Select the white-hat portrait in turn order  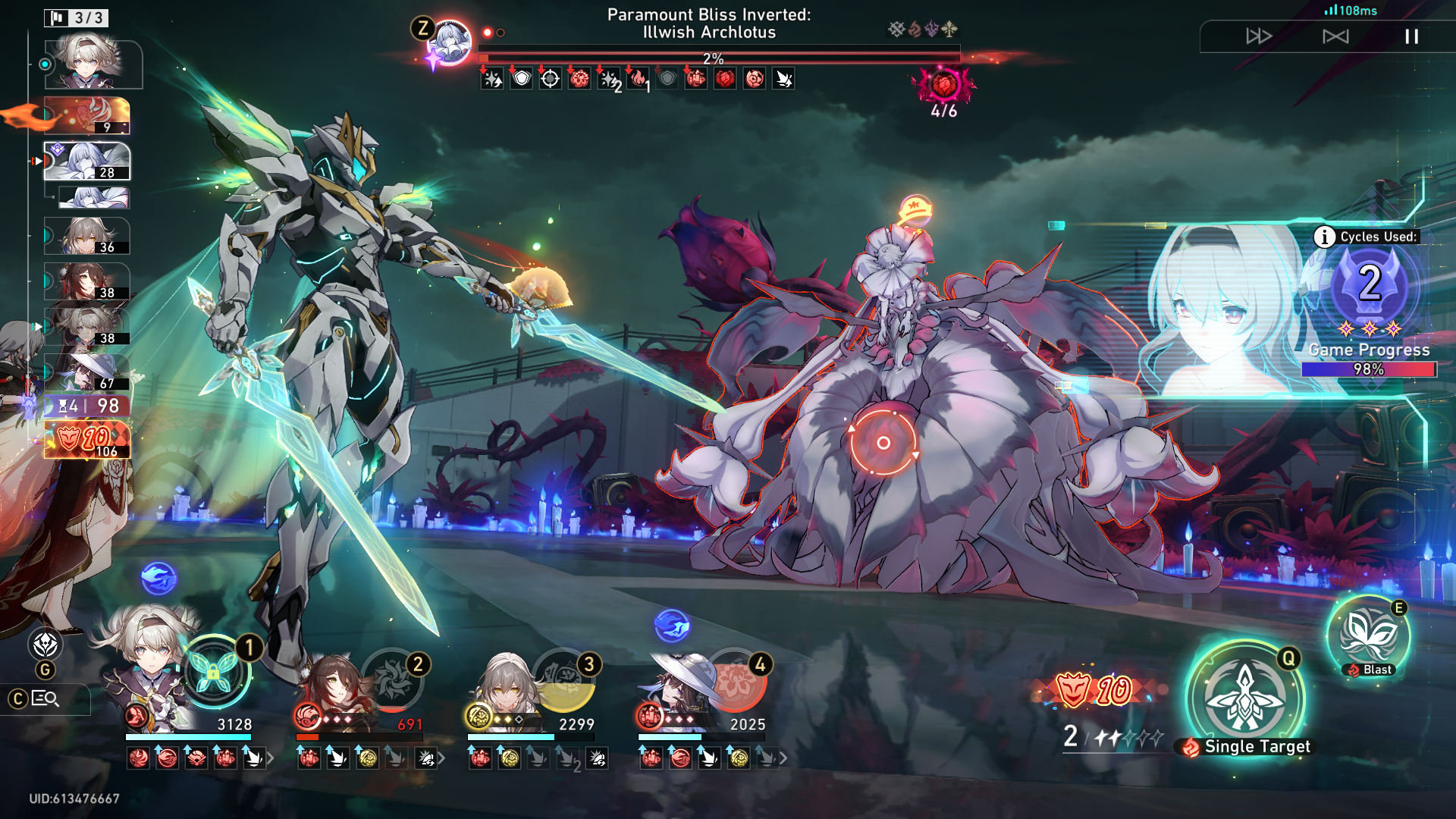[x=87, y=372]
